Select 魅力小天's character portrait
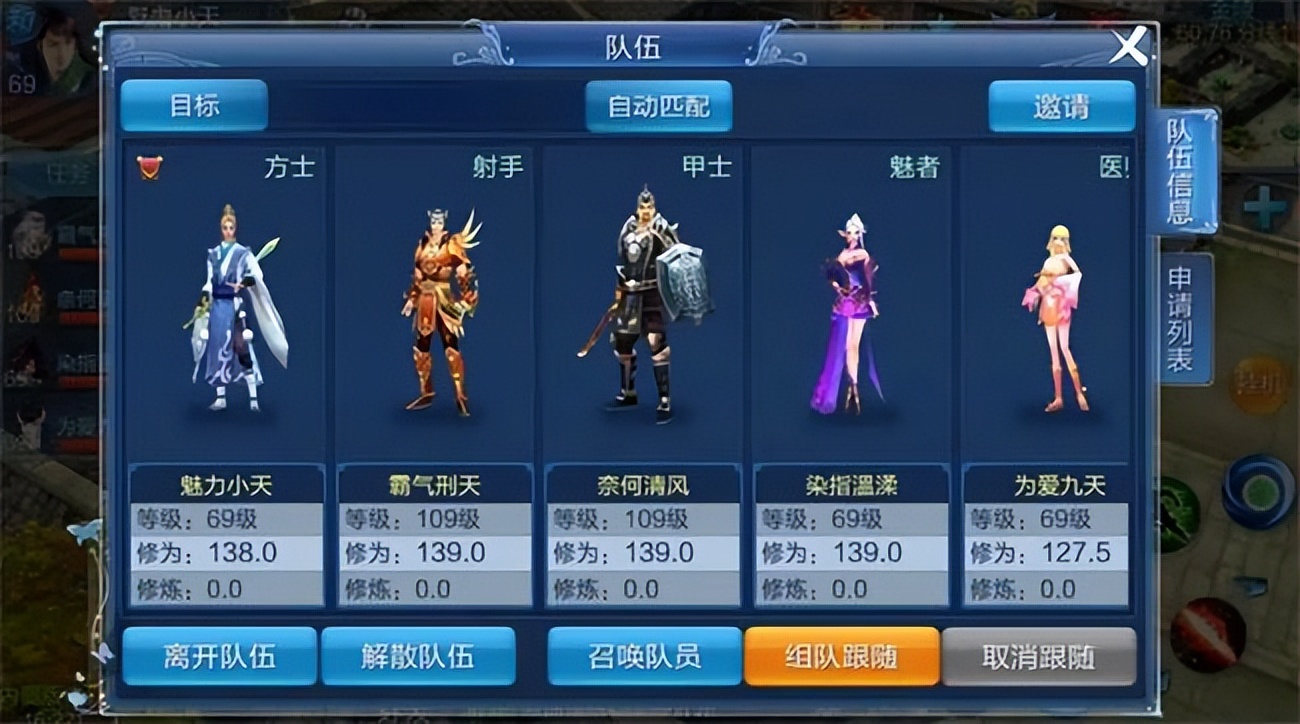The width and height of the screenshot is (1300, 724). click(228, 310)
